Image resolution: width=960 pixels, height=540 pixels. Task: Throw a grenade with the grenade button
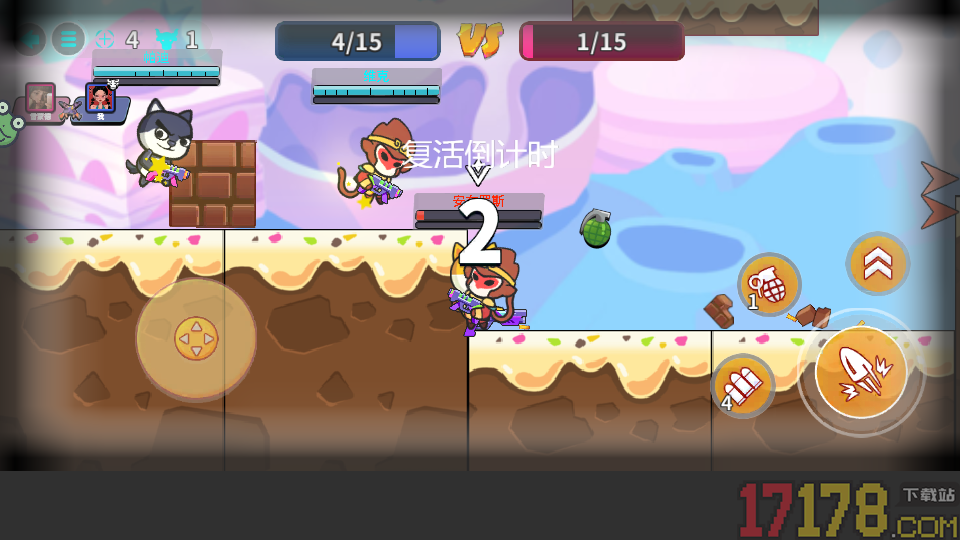pos(769,285)
